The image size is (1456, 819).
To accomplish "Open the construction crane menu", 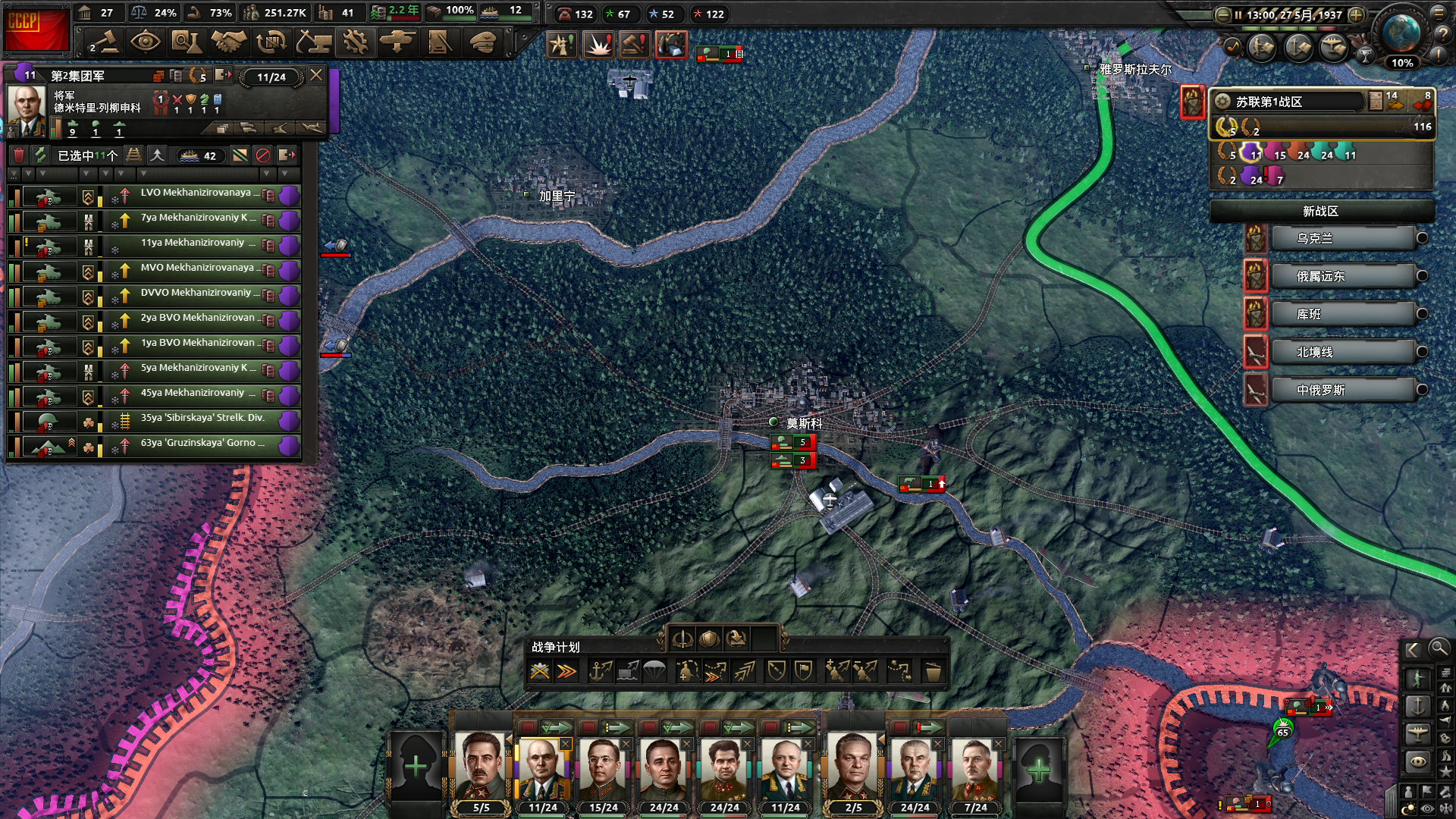I will click(312, 42).
